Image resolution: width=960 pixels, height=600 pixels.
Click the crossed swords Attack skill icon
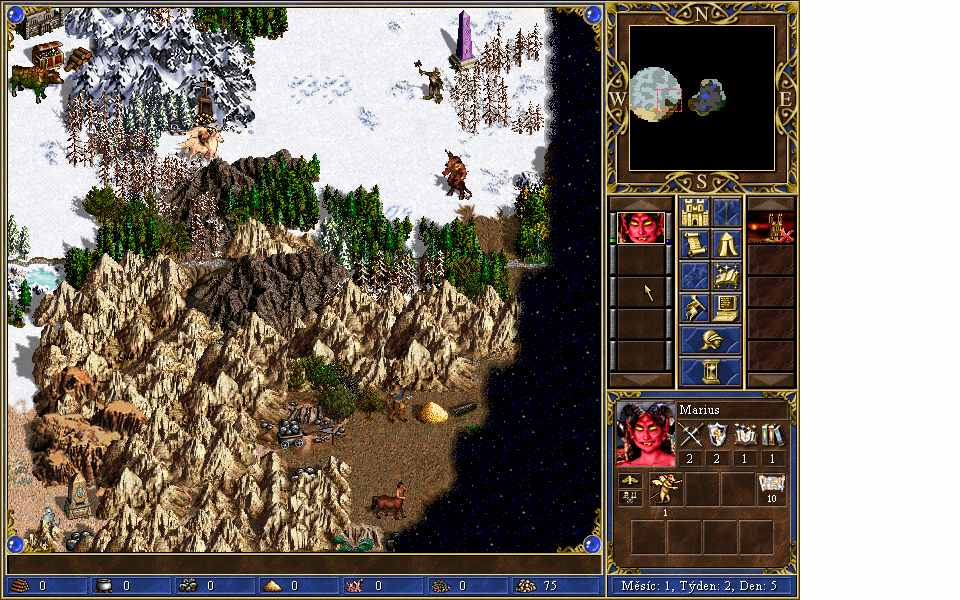tap(691, 436)
